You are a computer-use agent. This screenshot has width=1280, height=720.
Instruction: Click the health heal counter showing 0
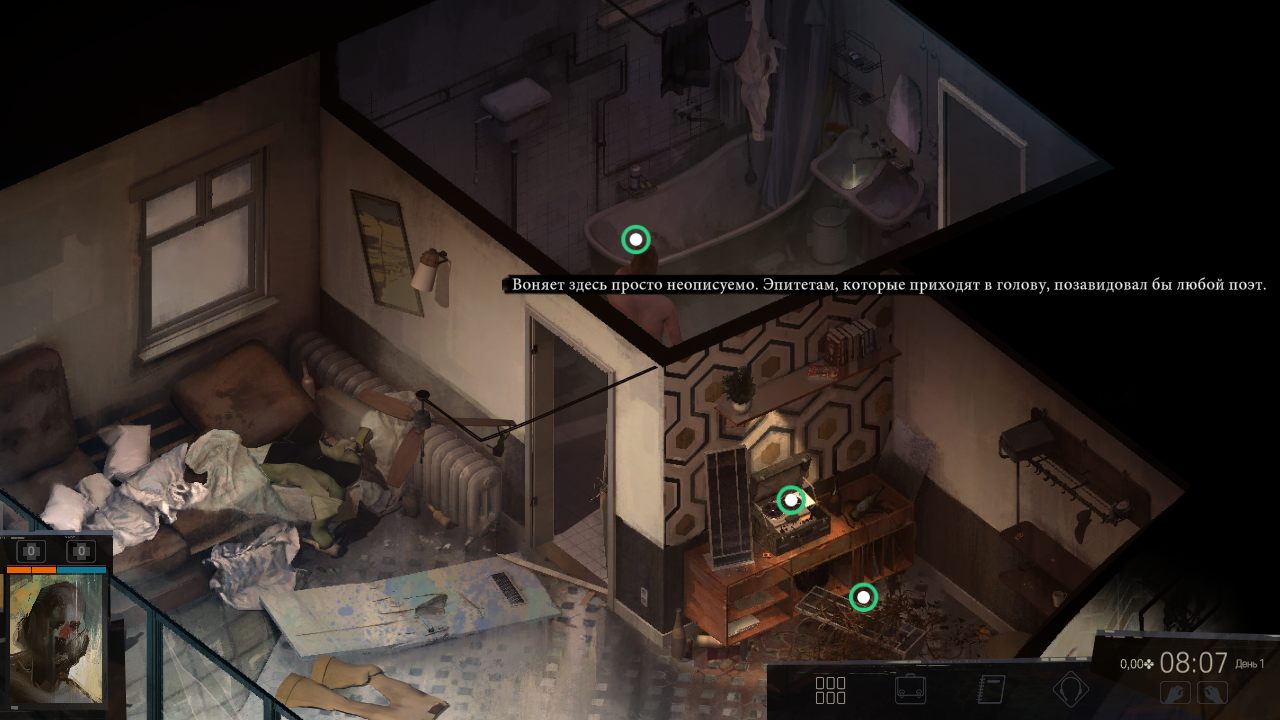[x=31, y=551]
